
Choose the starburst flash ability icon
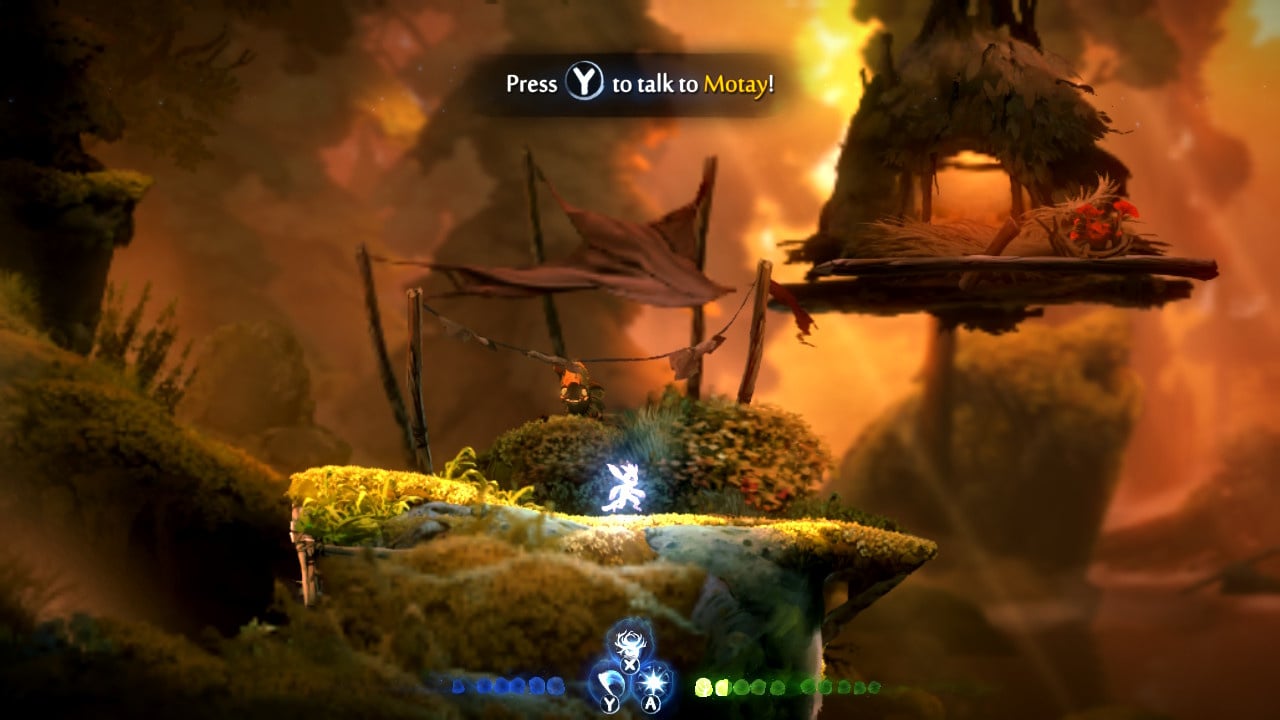point(653,682)
